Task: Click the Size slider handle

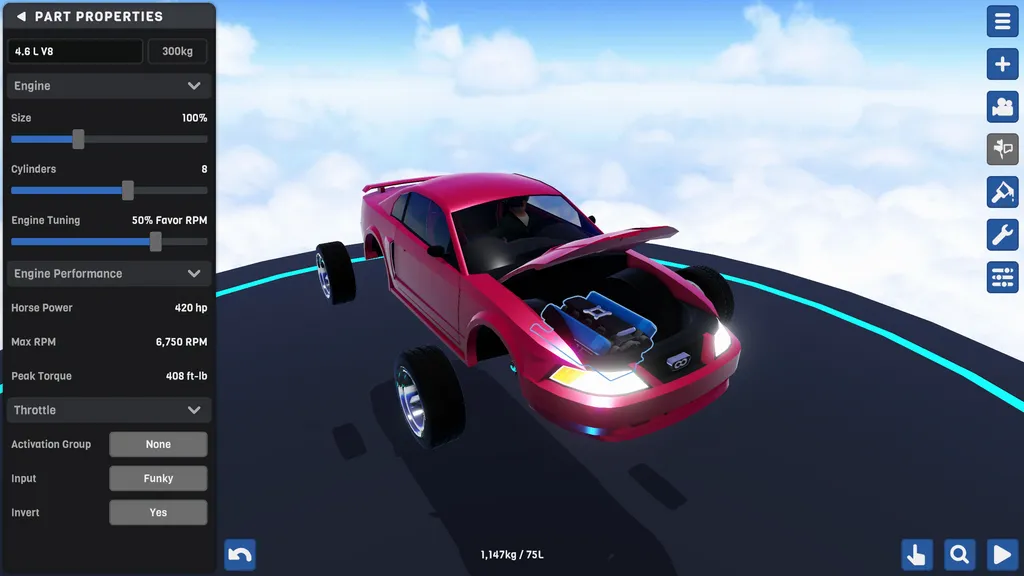Action: [x=78, y=139]
